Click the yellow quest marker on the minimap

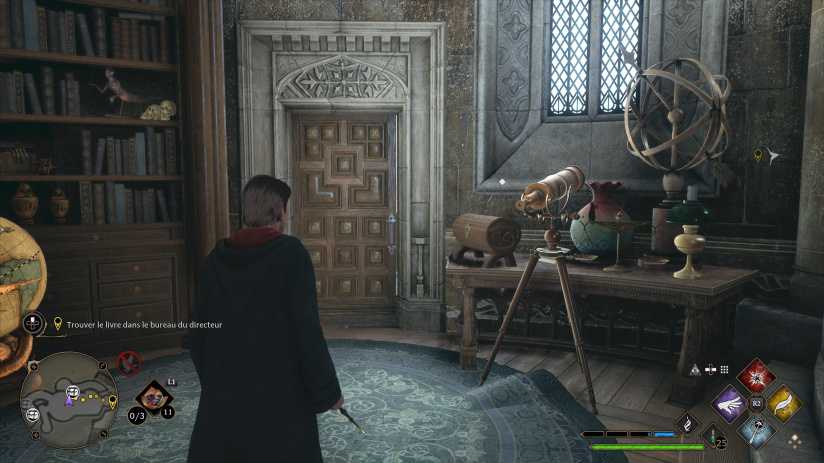pyautogui.click(x=112, y=401)
